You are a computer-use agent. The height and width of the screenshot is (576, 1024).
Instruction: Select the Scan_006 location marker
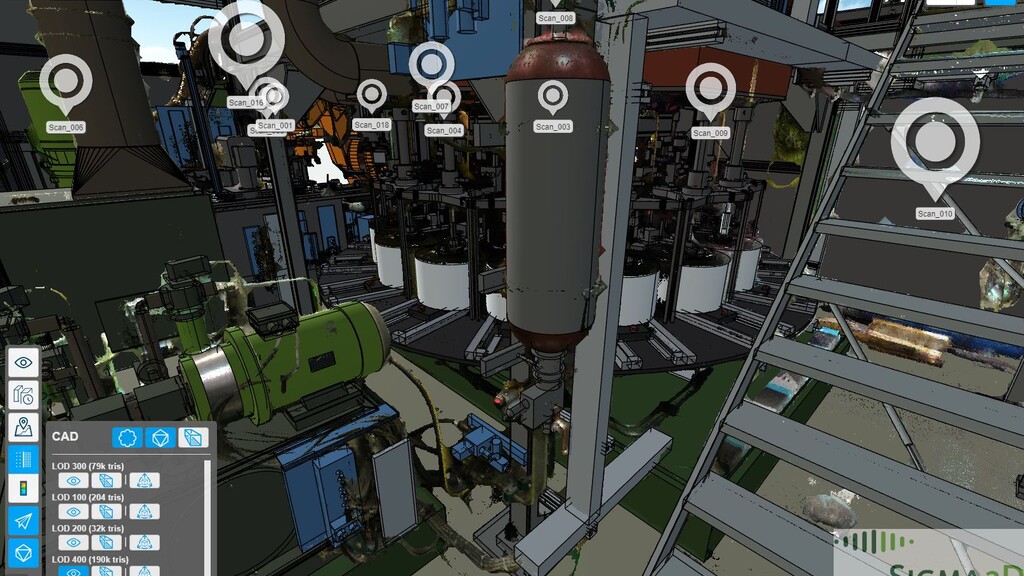66,79
